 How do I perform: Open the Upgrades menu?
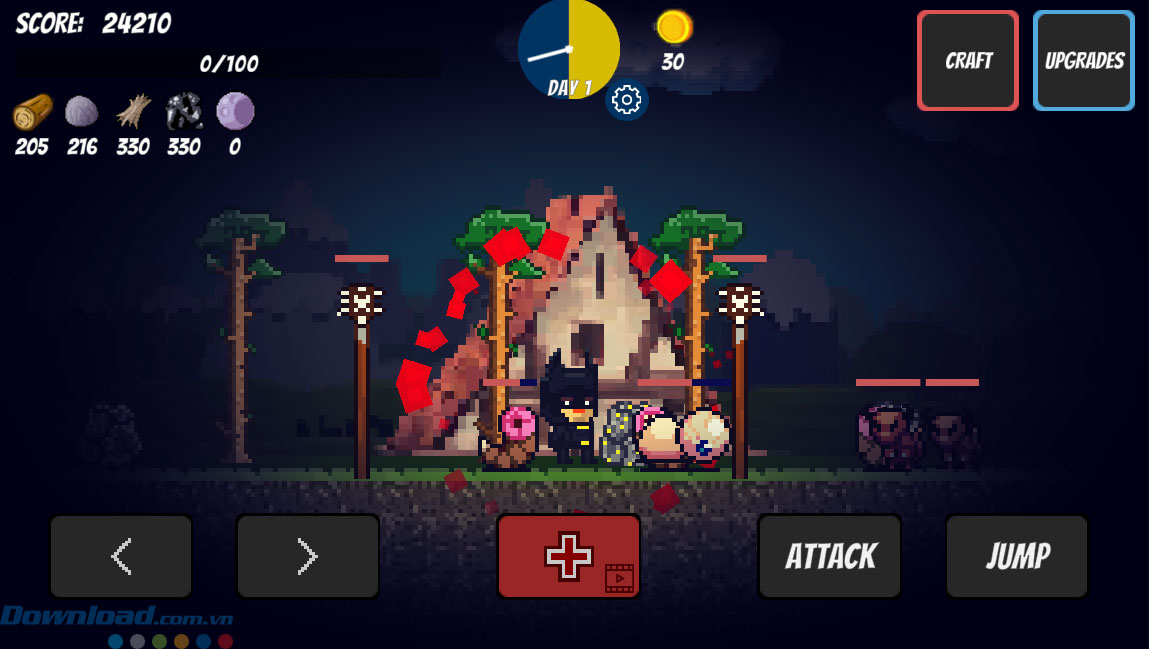click(x=1083, y=60)
